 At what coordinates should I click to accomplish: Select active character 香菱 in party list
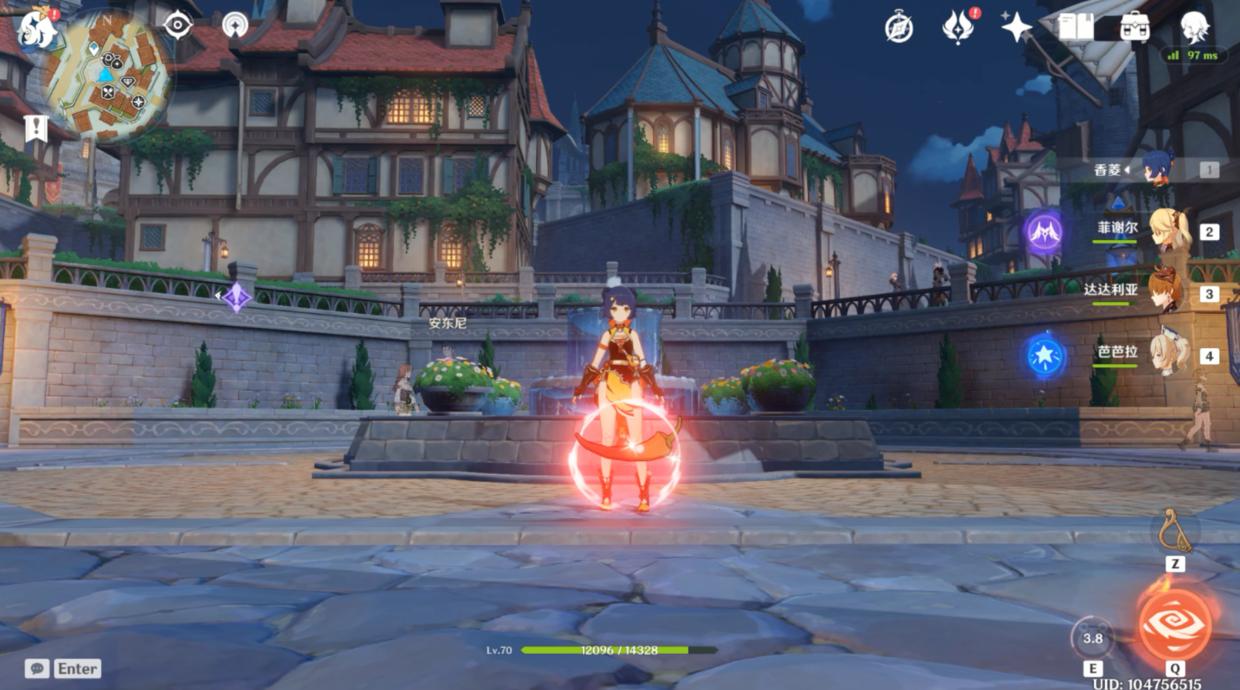[1158, 169]
